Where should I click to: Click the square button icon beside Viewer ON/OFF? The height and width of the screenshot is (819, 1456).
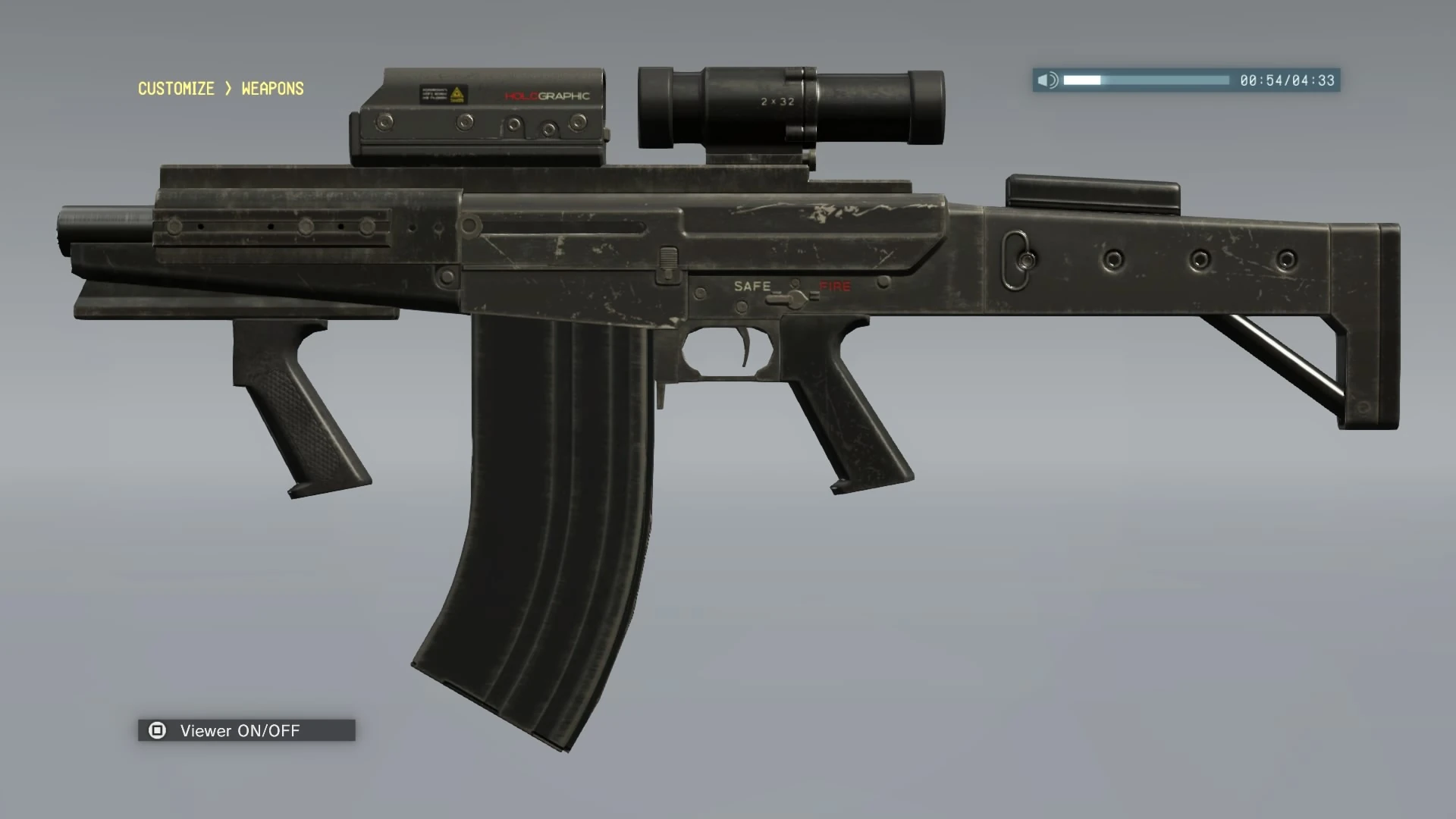(157, 730)
